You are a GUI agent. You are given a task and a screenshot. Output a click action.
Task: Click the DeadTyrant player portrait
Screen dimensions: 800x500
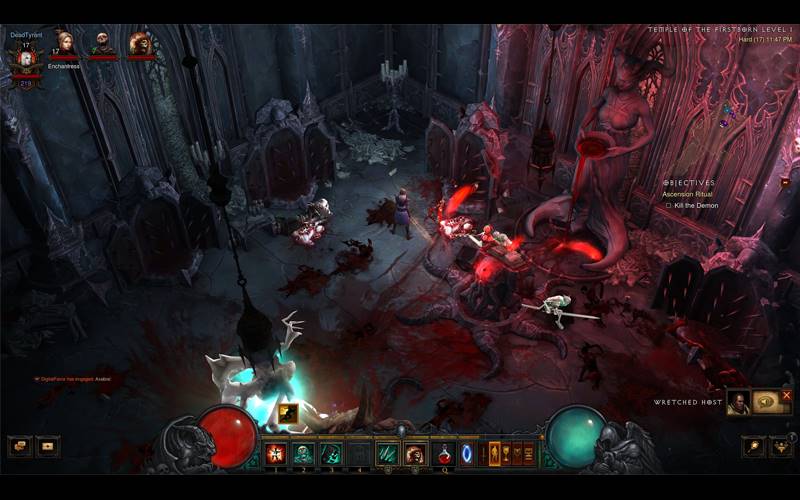tap(22, 56)
